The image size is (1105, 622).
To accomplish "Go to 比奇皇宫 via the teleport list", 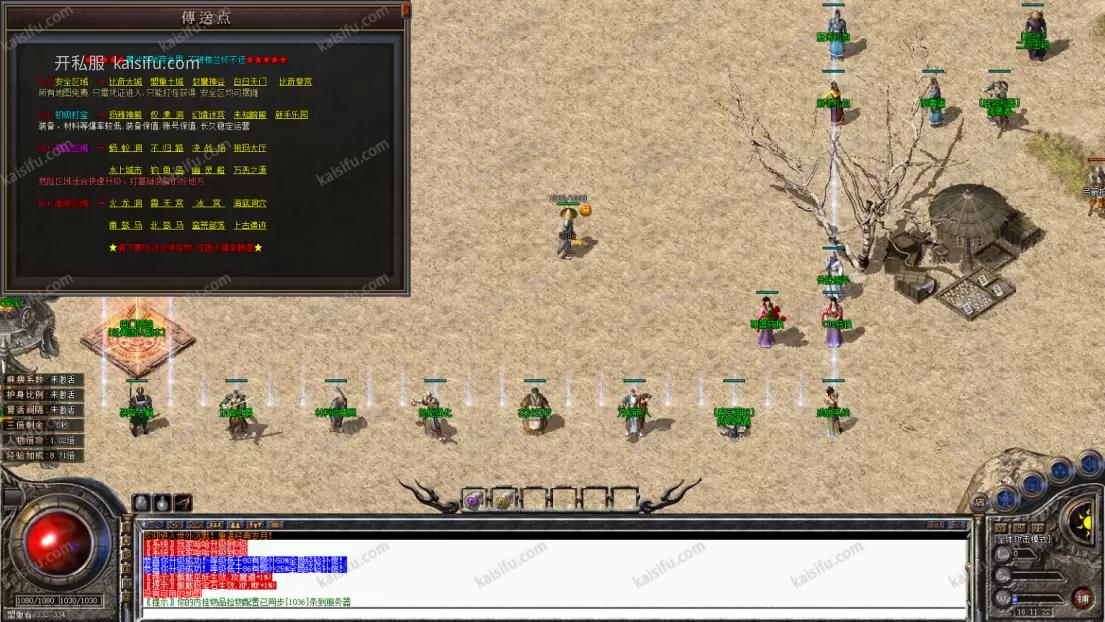I will coord(294,82).
